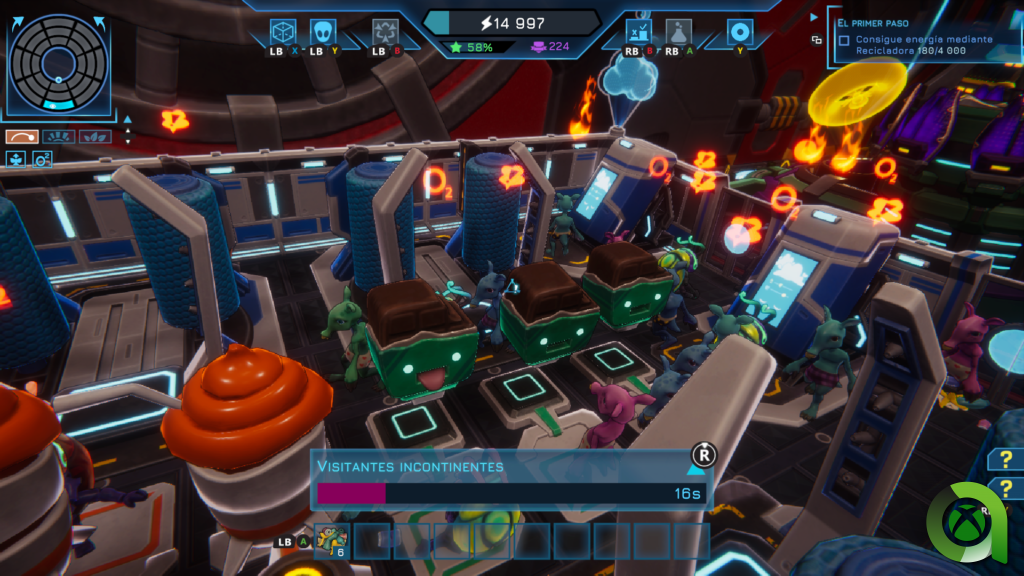Screen dimensions: 1024x576
Task: Switch to the fan-shaped view mode button
Action: pos(58,136)
